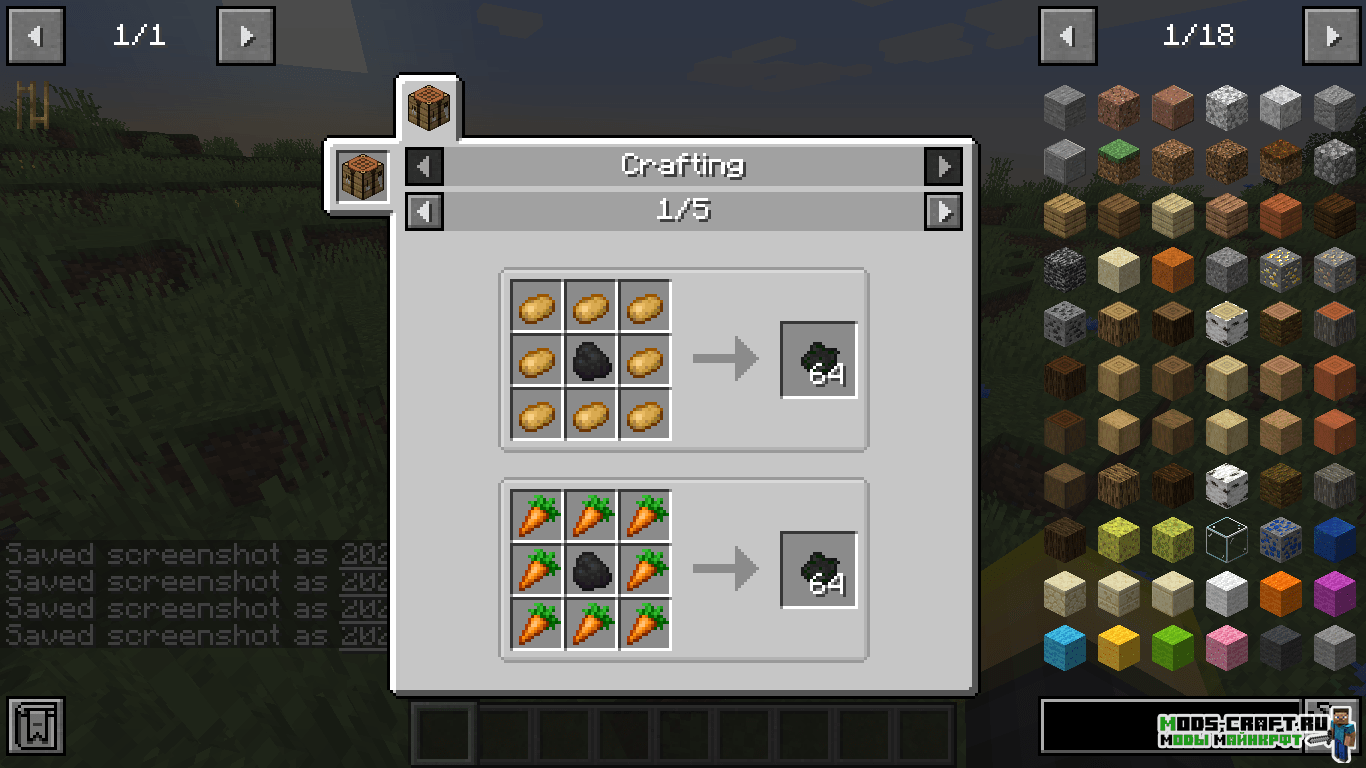1366x768 pixels.
Task: Show next bookmark page
Action: pos(245,37)
